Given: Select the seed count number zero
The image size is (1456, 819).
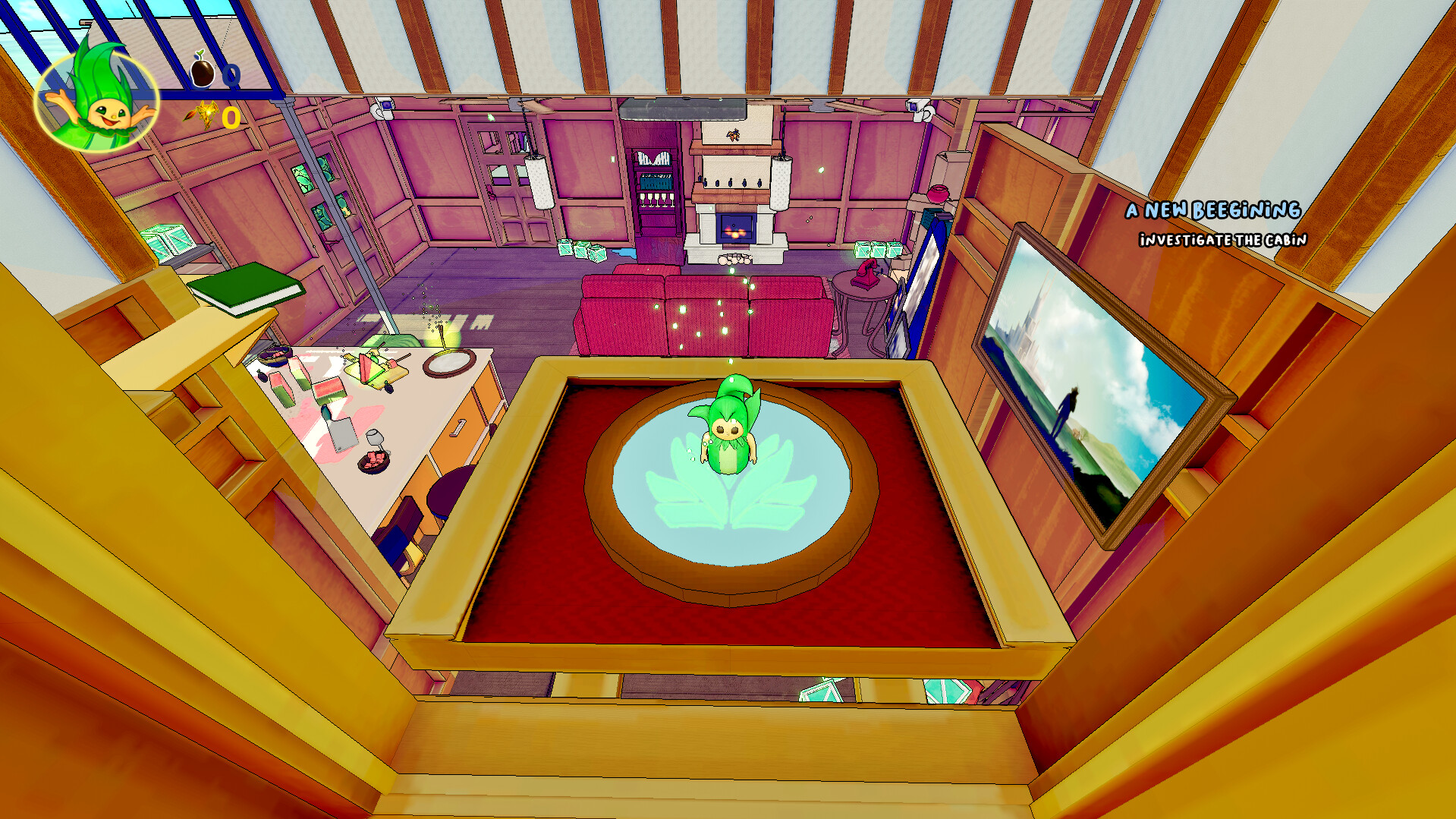Looking at the screenshot, I should [x=230, y=74].
